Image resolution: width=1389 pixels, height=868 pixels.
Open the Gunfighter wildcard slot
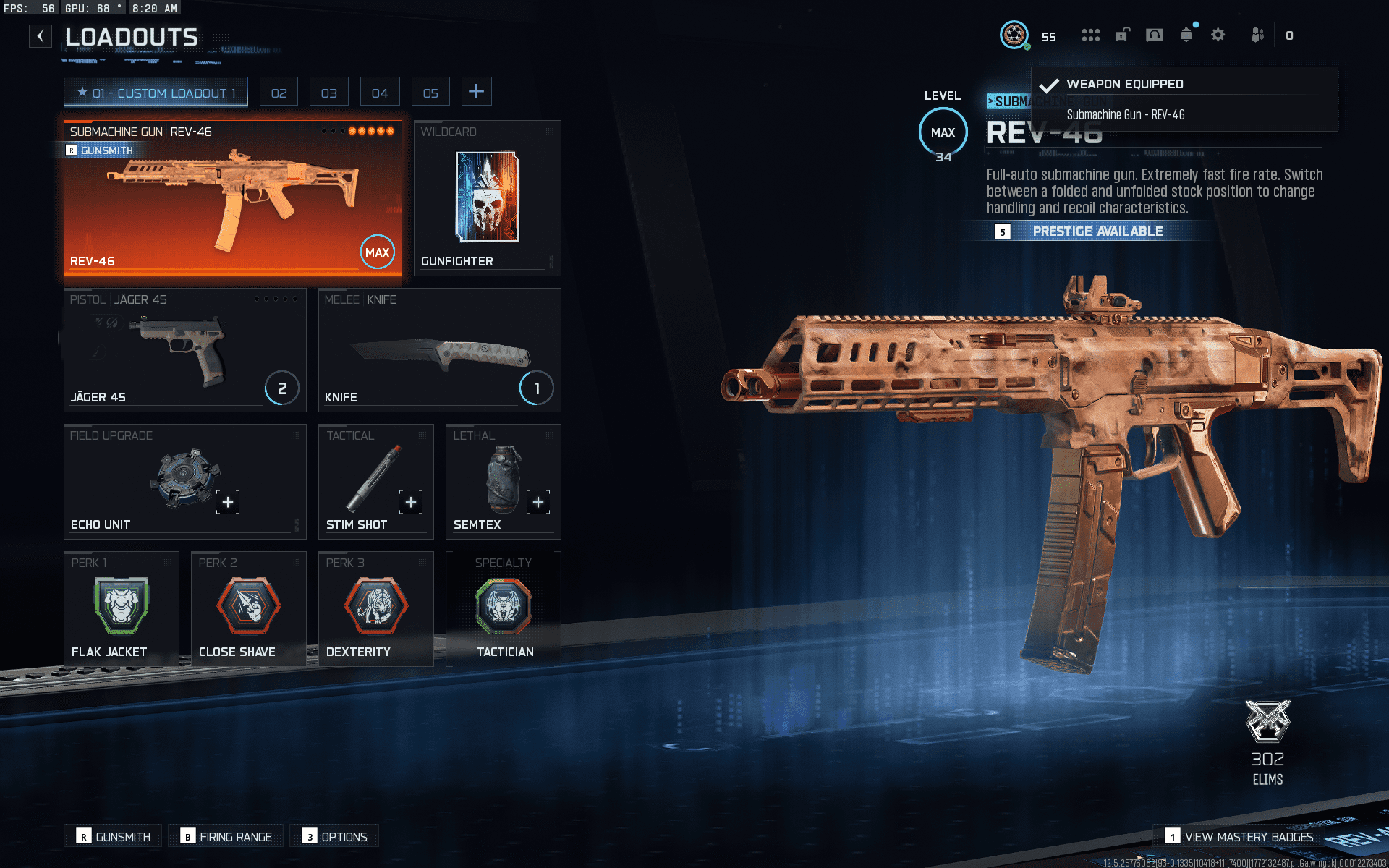point(487,199)
